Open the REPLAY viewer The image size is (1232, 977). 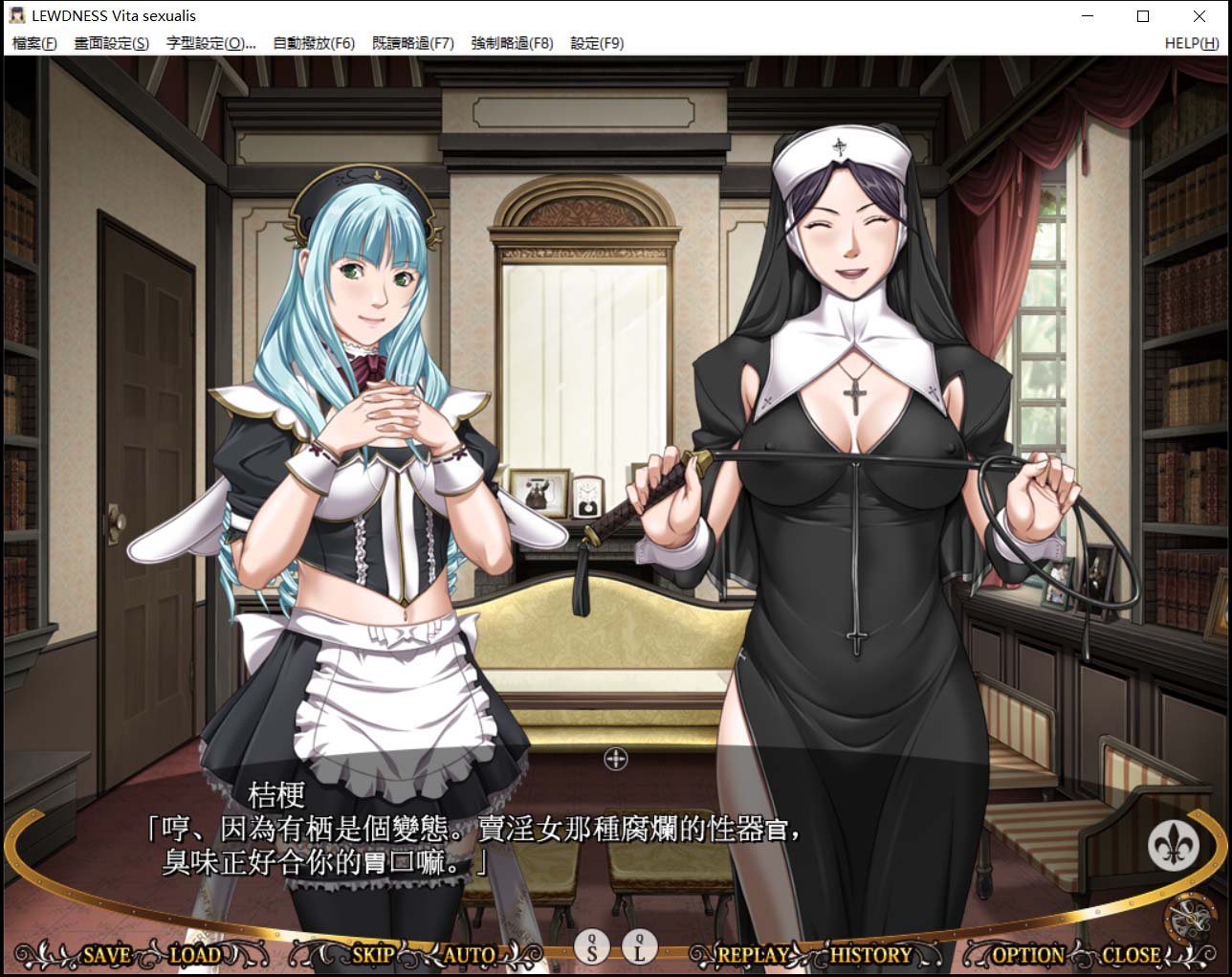pyautogui.click(x=752, y=954)
